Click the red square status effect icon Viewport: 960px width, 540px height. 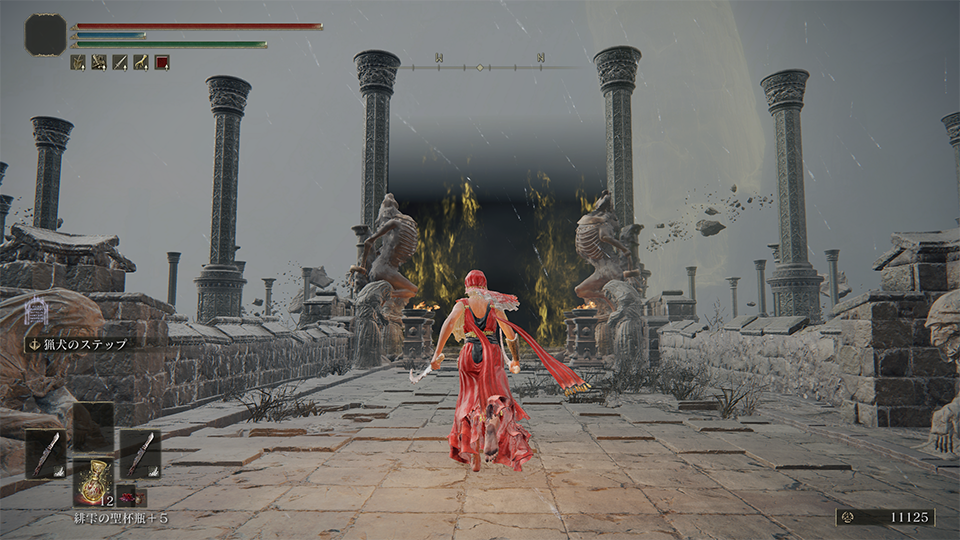tap(162, 62)
